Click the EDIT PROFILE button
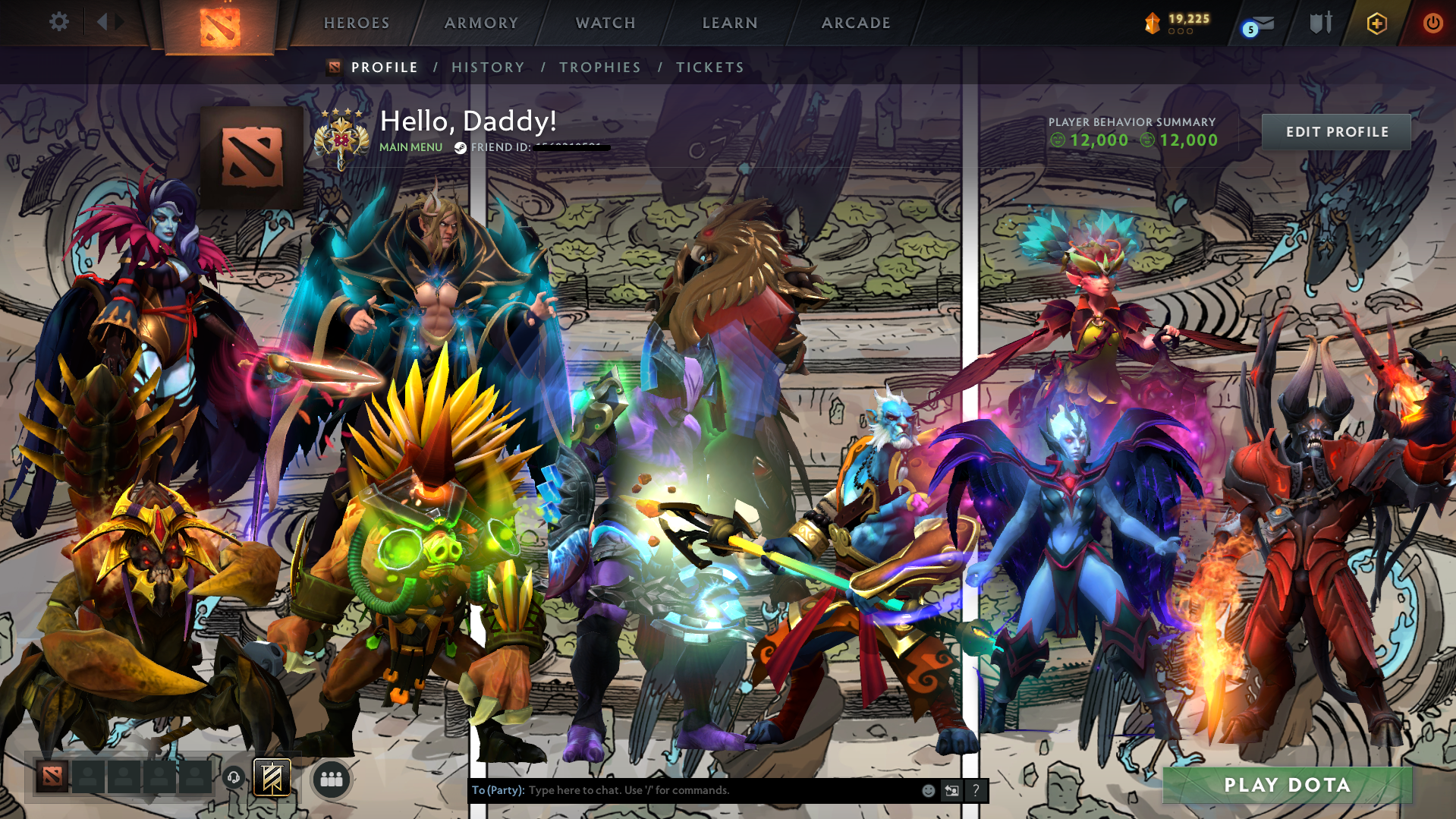The width and height of the screenshot is (1456, 819). point(1336,131)
